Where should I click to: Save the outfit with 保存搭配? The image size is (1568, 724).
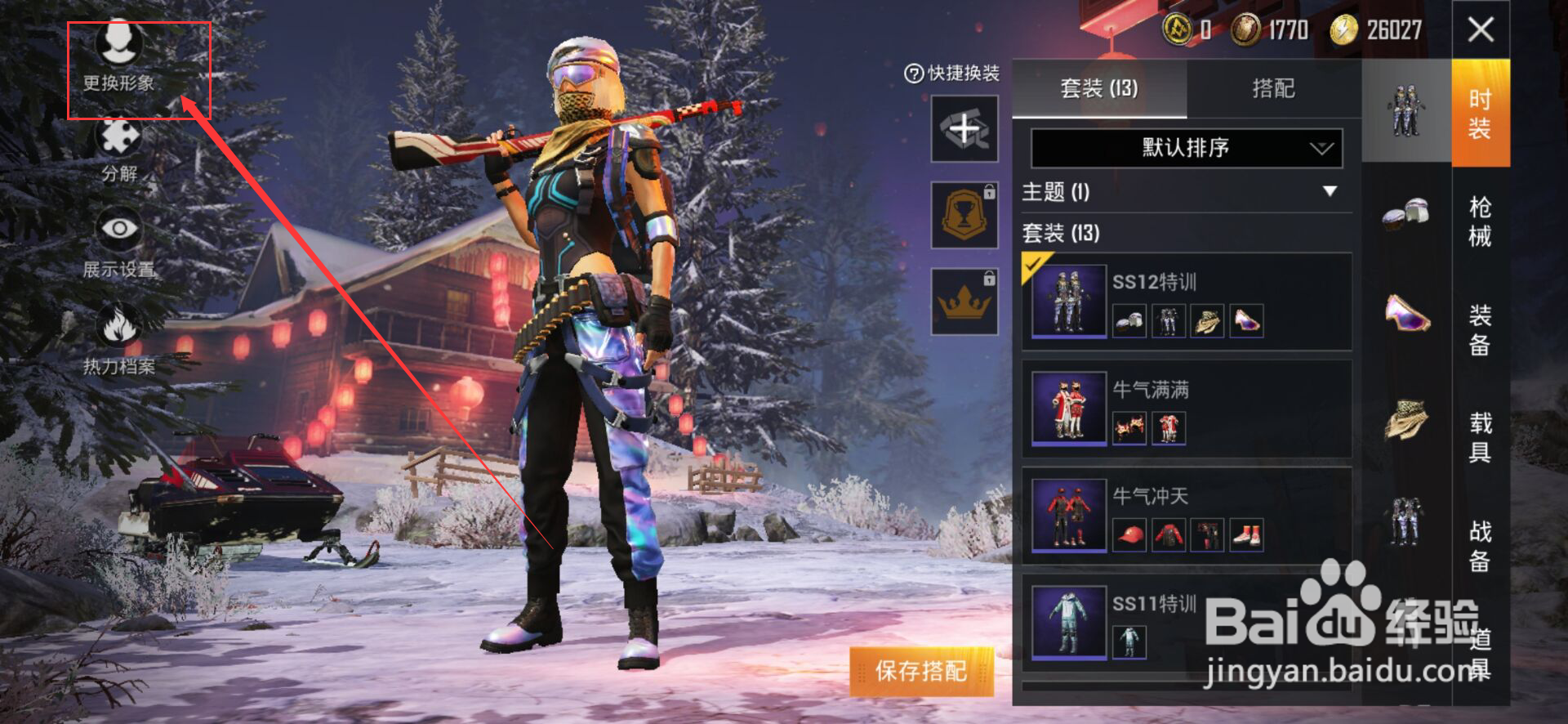pos(921,671)
